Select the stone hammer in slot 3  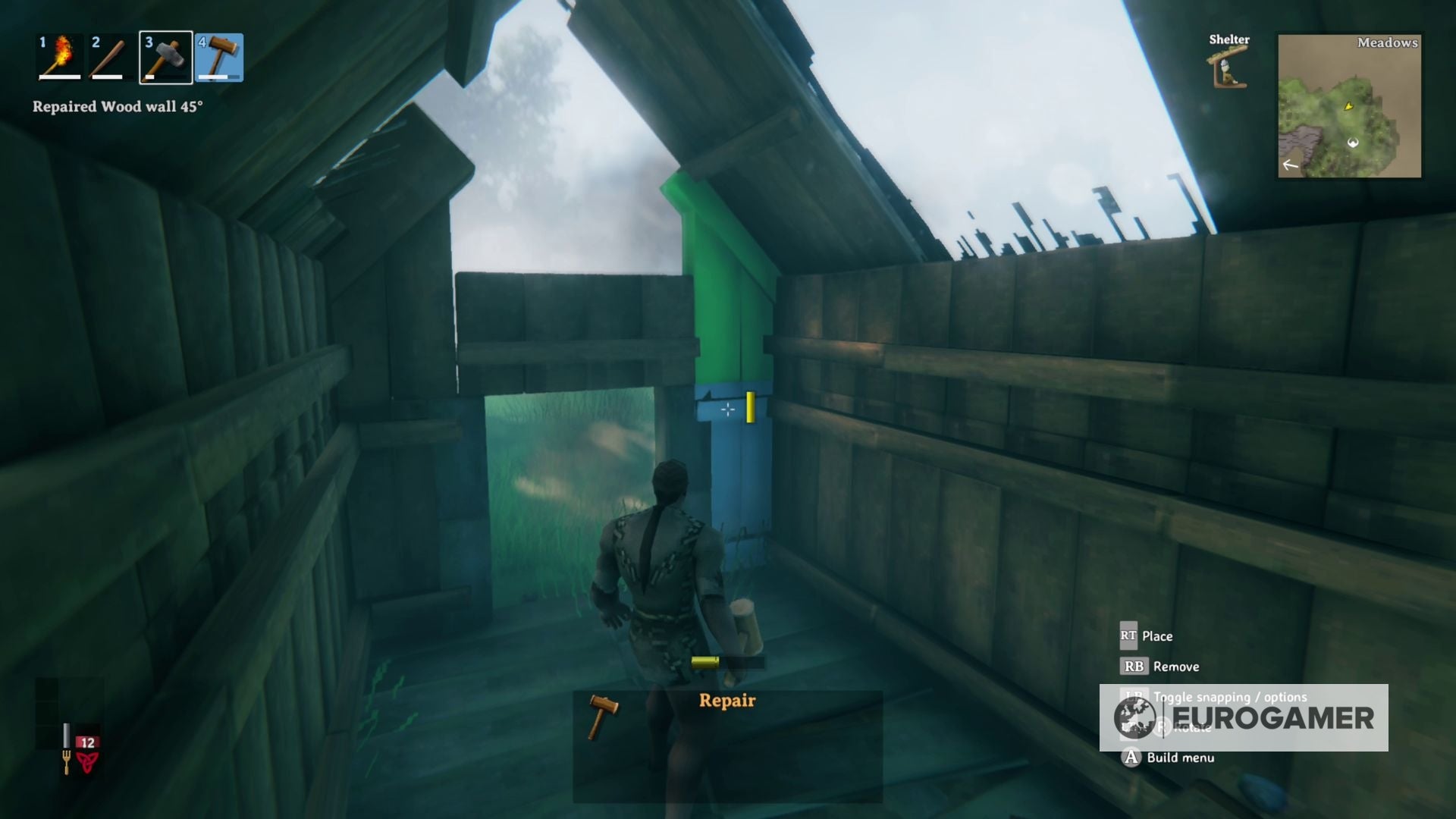pyautogui.click(x=165, y=57)
